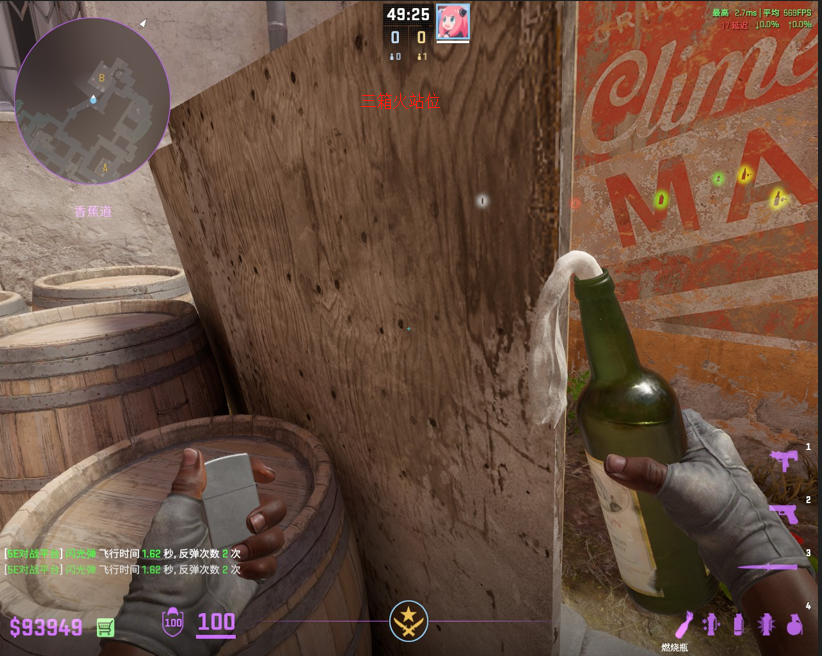Image resolution: width=822 pixels, height=656 pixels.
Task: Click the terrorist team emblem badge
Action: (408, 621)
